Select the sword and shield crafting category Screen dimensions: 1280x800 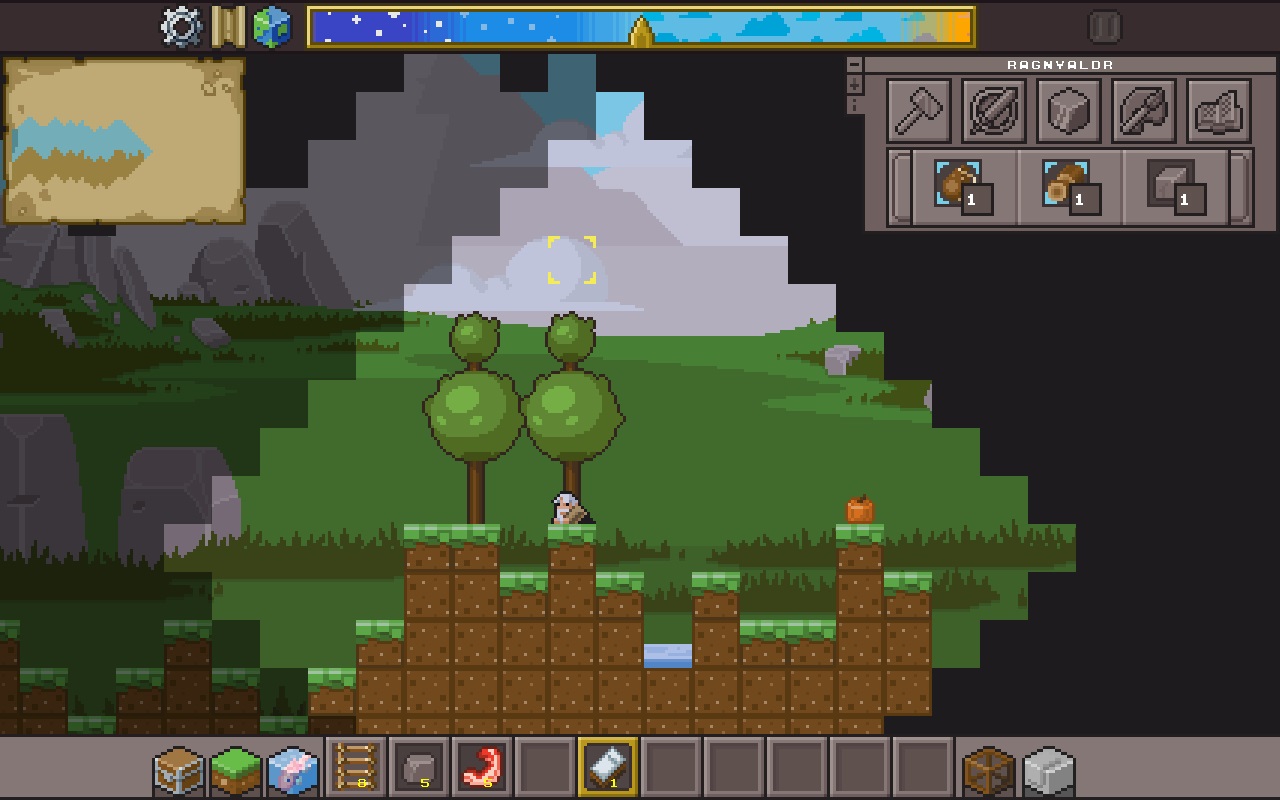[993, 110]
